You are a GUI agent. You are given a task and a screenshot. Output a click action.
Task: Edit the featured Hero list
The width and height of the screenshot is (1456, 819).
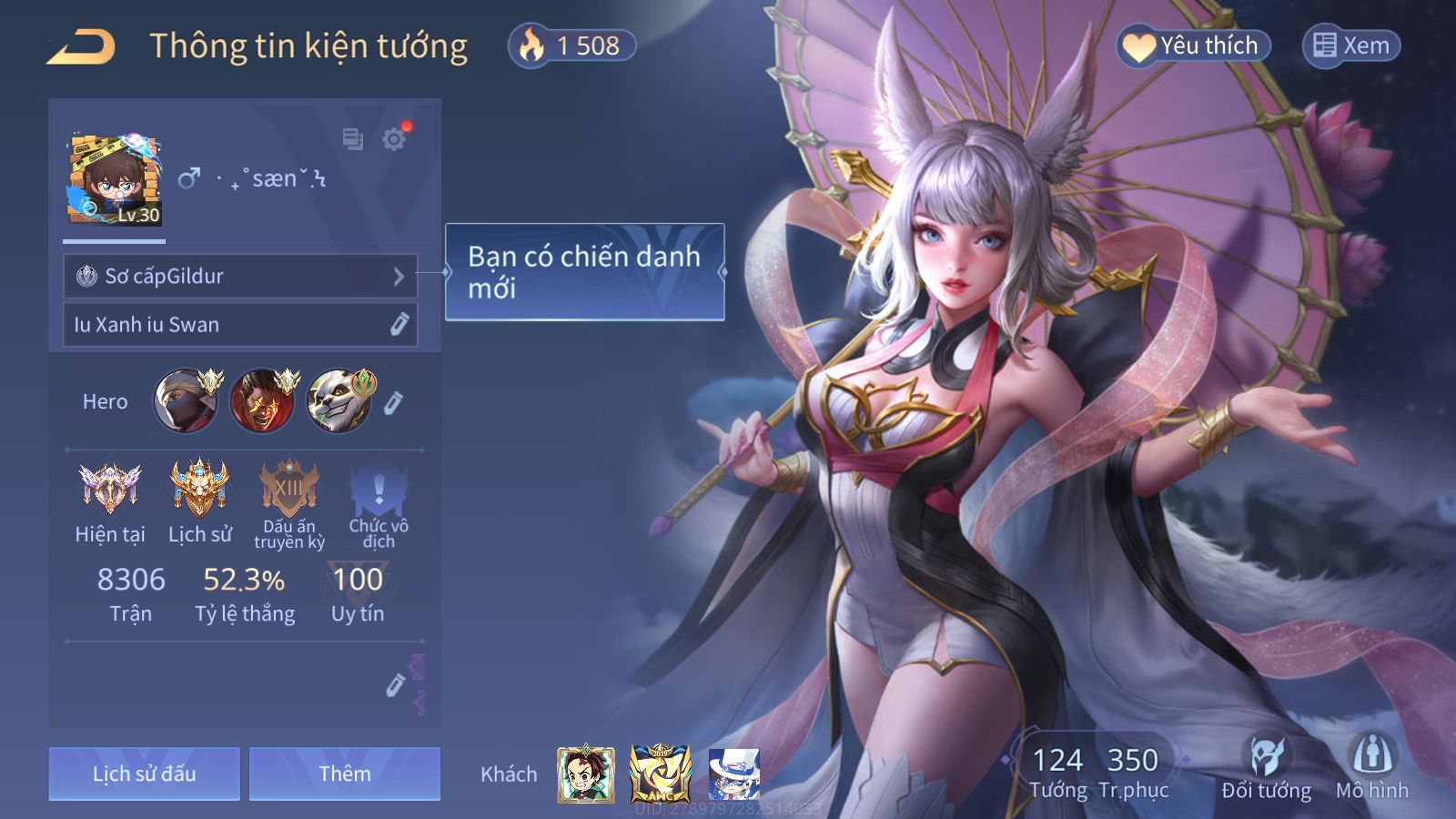392,403
